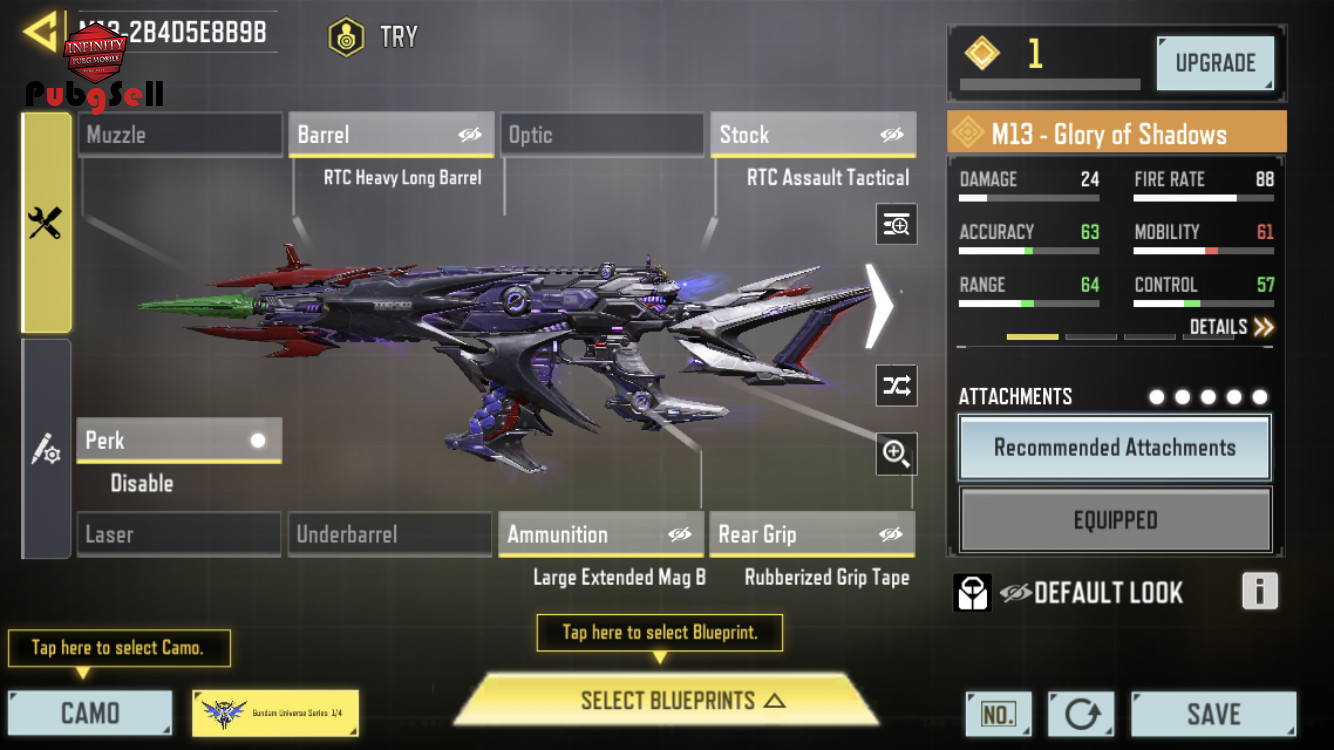
Task: Open the Rear Grip slot
Action: (x=811, y=535)
